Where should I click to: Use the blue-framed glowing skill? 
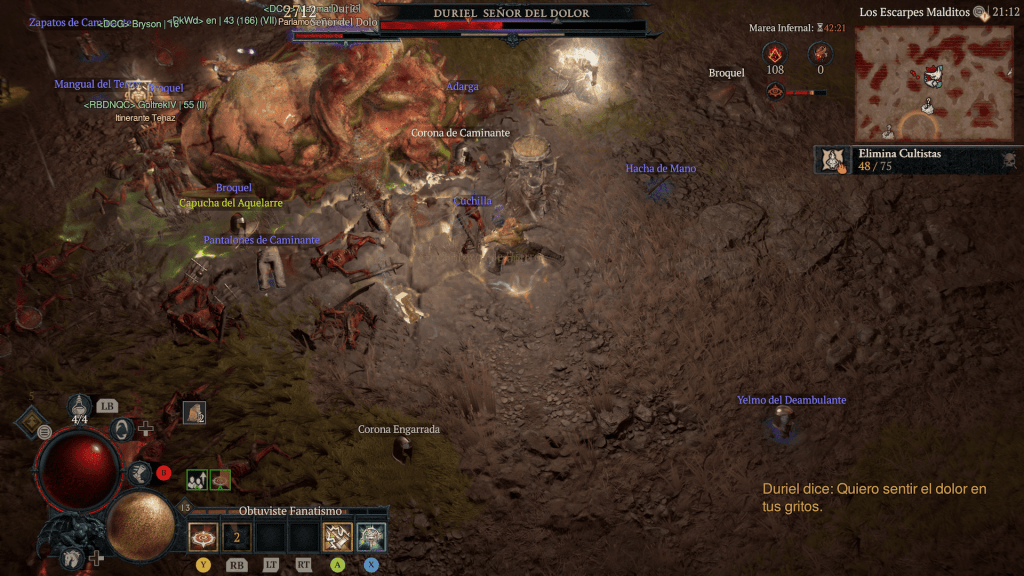coord(371,537)
